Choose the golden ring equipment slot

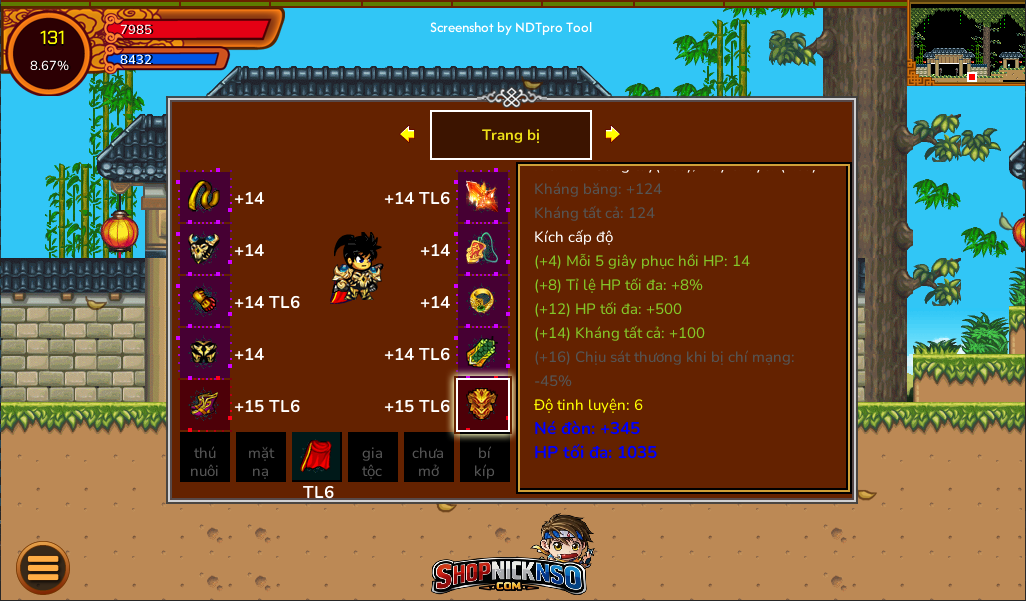pos(483,302)
